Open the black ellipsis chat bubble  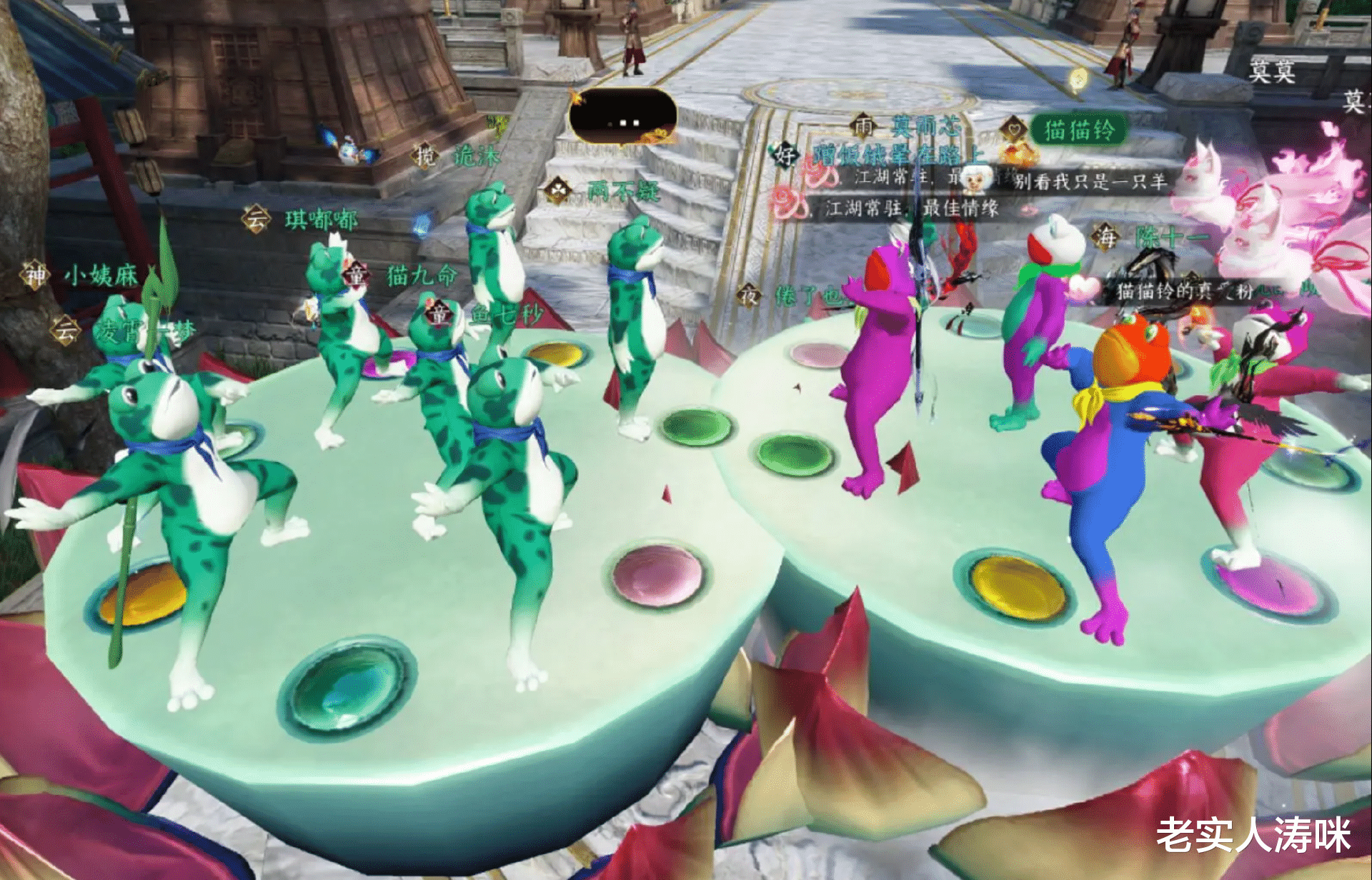pos(622,118)
